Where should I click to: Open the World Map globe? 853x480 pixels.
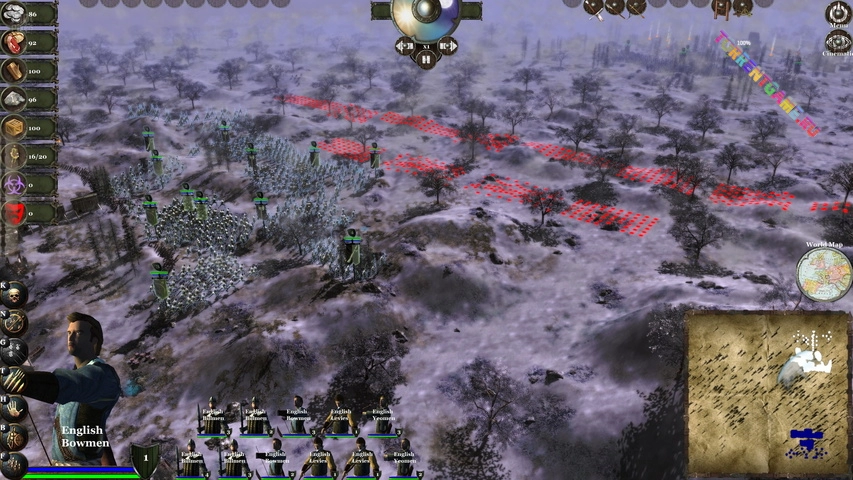coord(823,274)
